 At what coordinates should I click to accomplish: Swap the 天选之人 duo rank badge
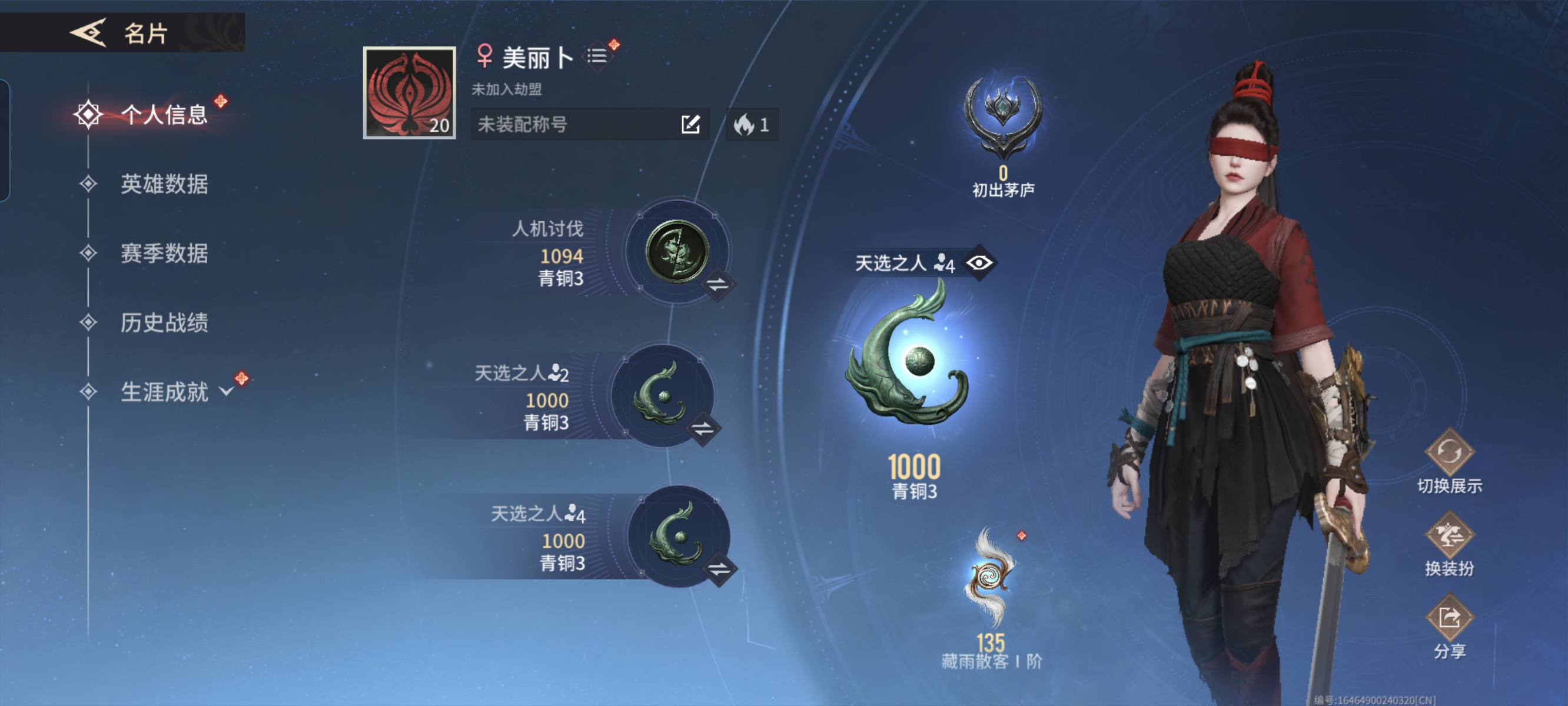tap(703, 428)
